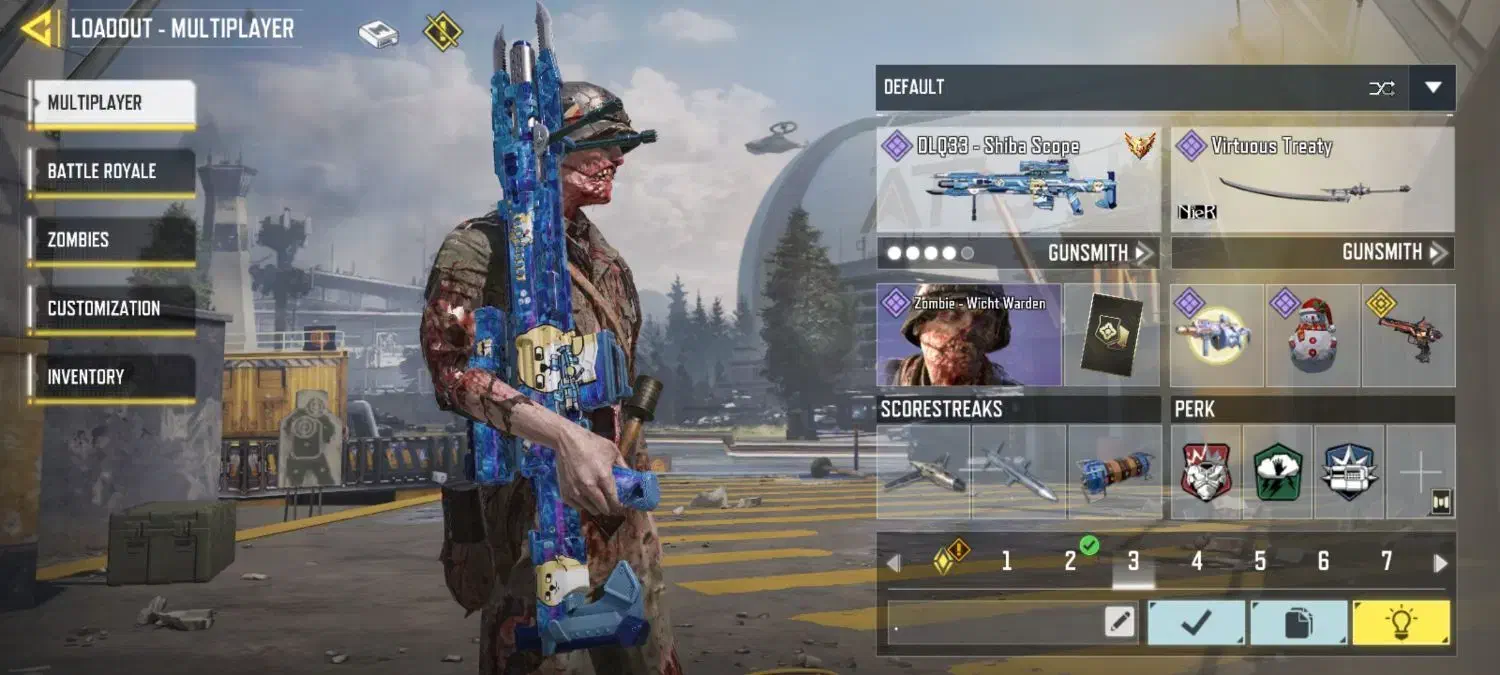The height and width of the screenshot is (675, 1500).
Task: Select the Zombies tab
Action: point(112,240)
